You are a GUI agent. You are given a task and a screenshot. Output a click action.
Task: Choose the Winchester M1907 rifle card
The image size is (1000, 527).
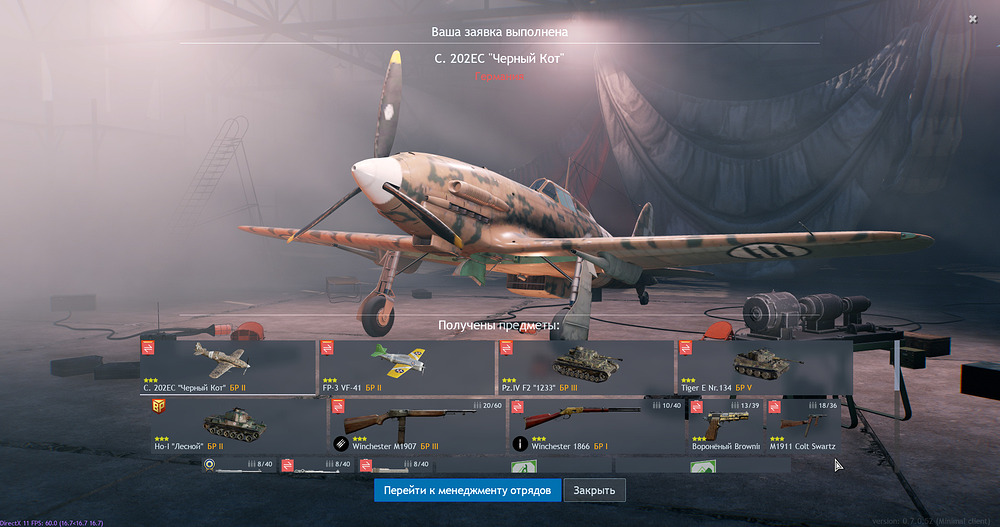click(417, 424)
